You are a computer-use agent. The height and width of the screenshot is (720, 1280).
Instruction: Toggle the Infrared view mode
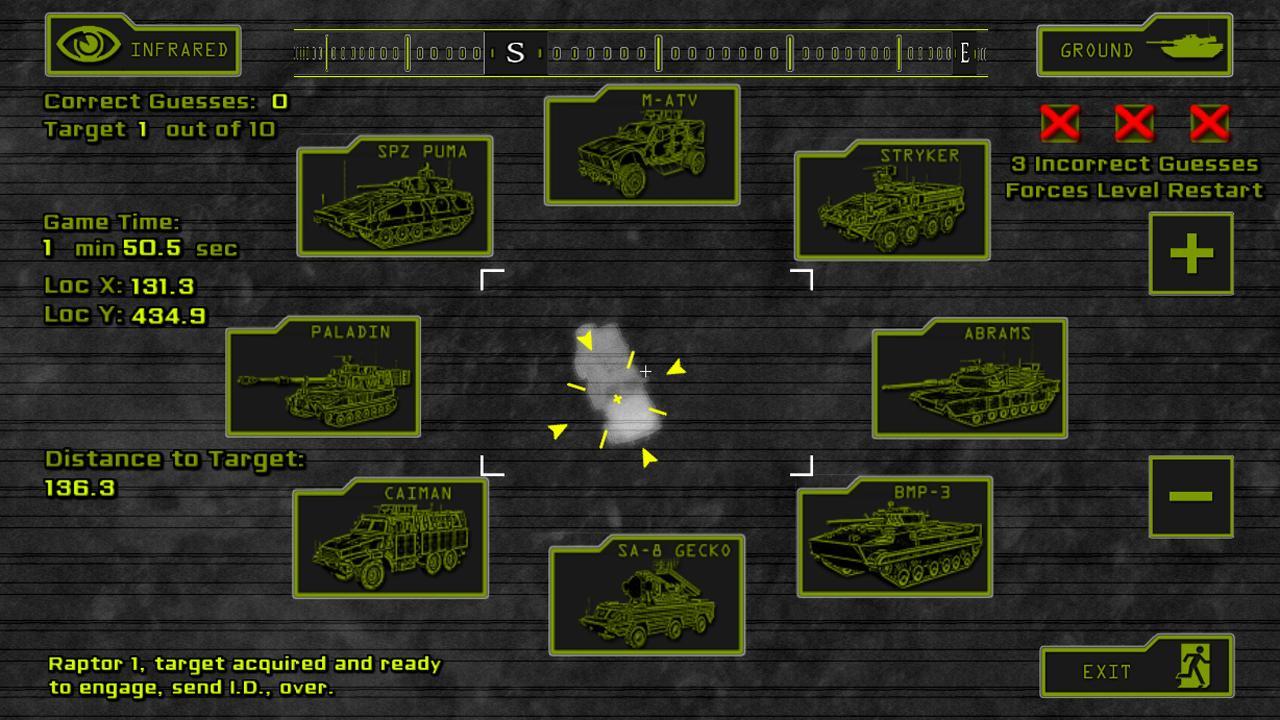click(142, 47)
